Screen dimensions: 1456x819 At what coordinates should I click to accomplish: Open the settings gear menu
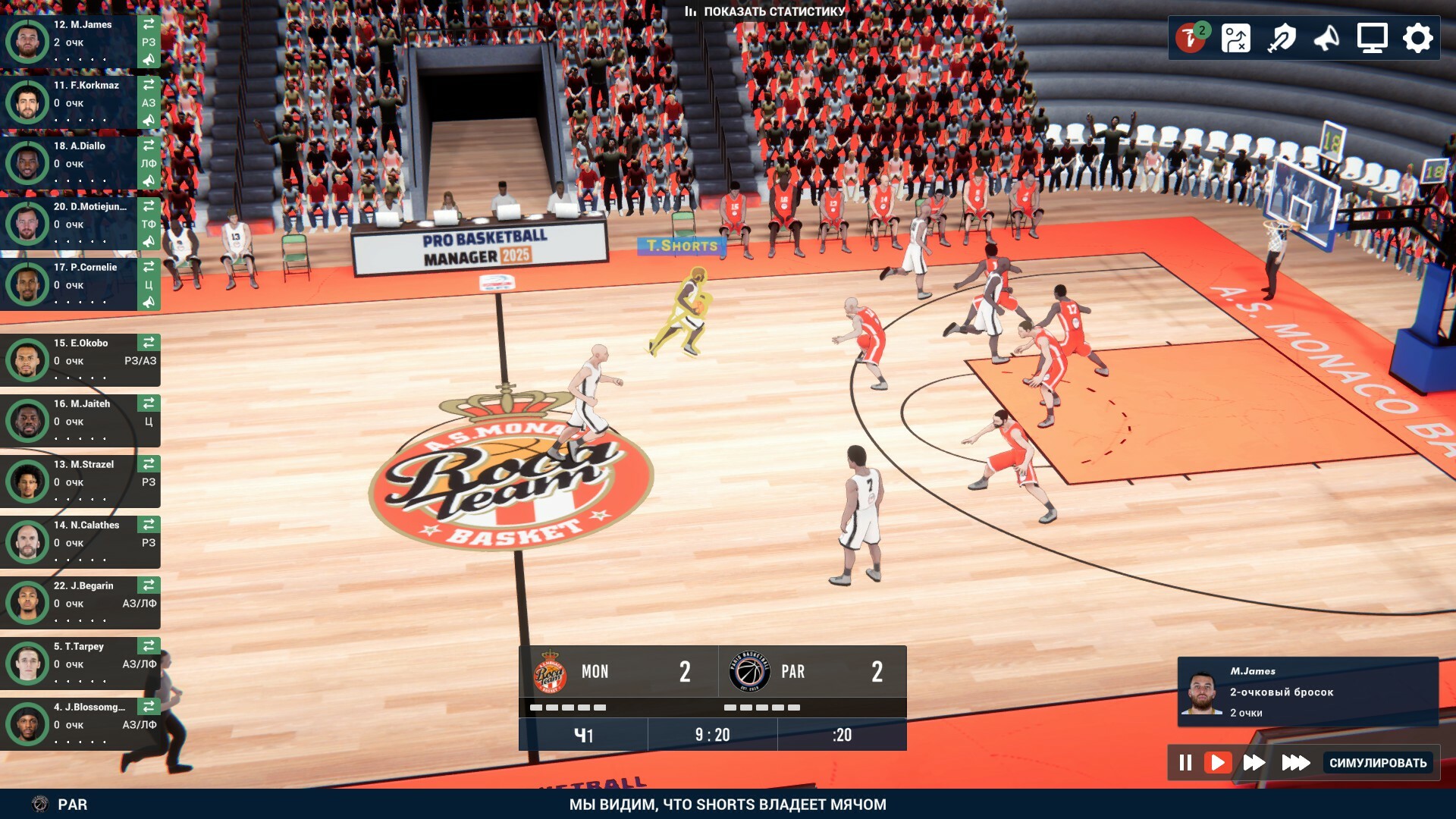point(1417,38)
